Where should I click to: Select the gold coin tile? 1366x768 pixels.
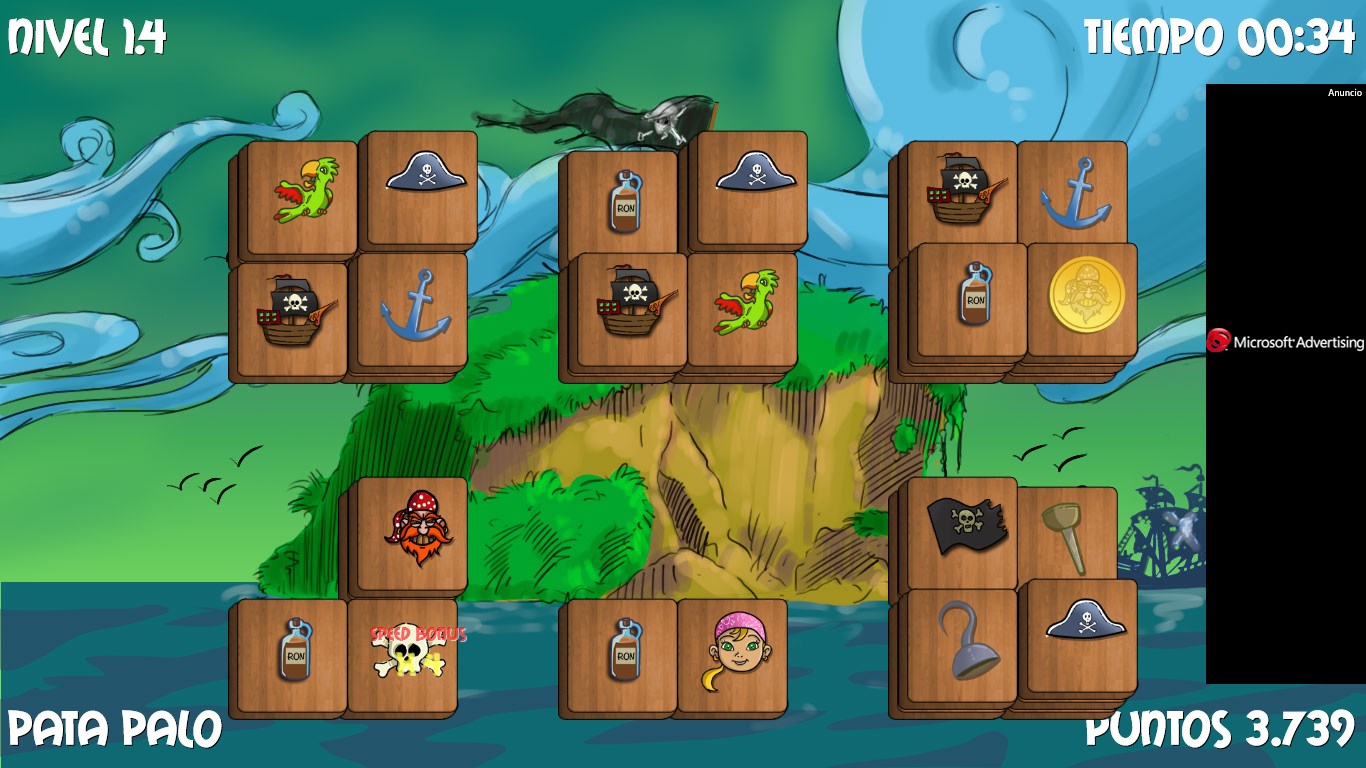coord(1086,296)
